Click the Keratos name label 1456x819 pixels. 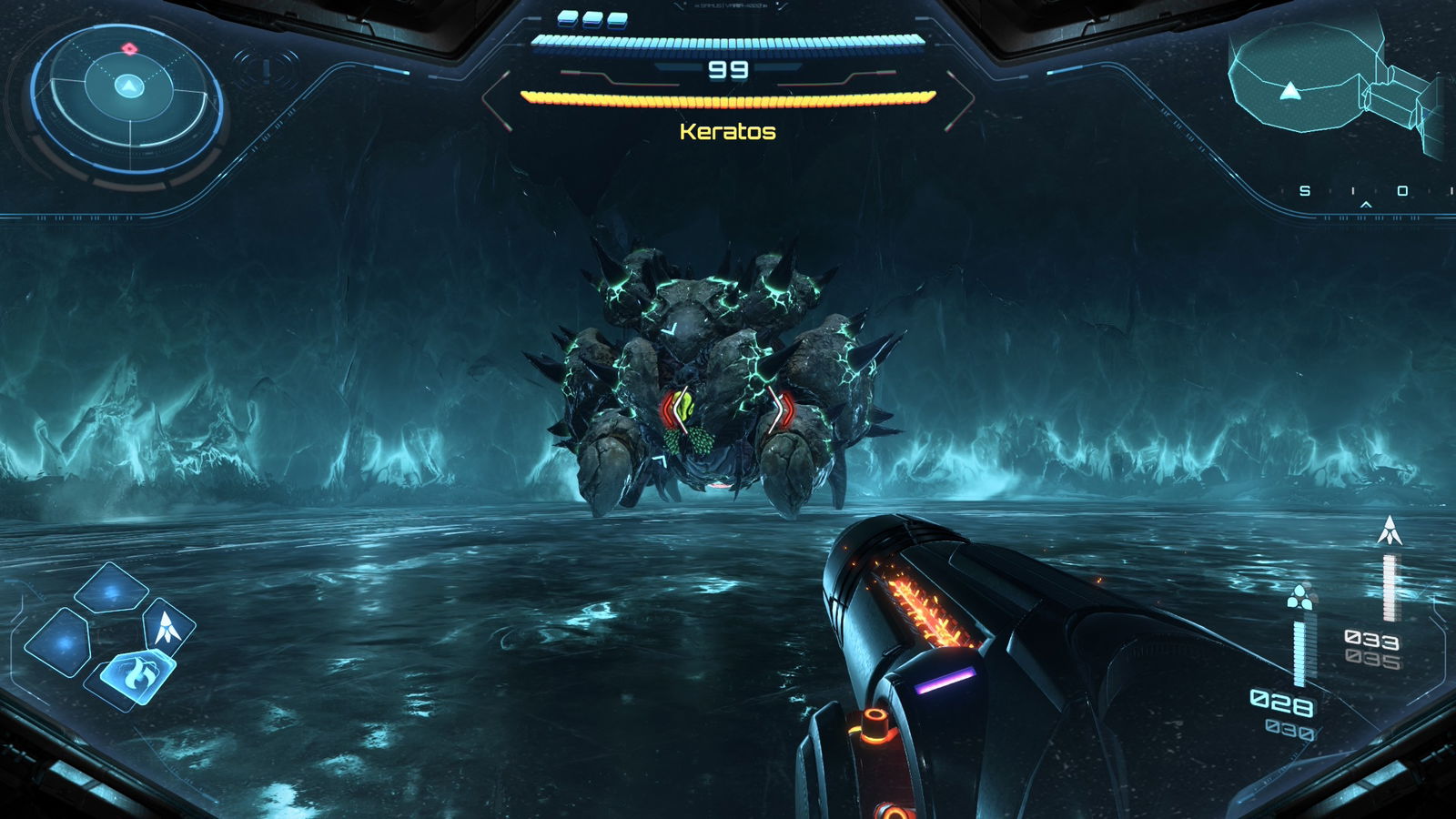[725, 134]
